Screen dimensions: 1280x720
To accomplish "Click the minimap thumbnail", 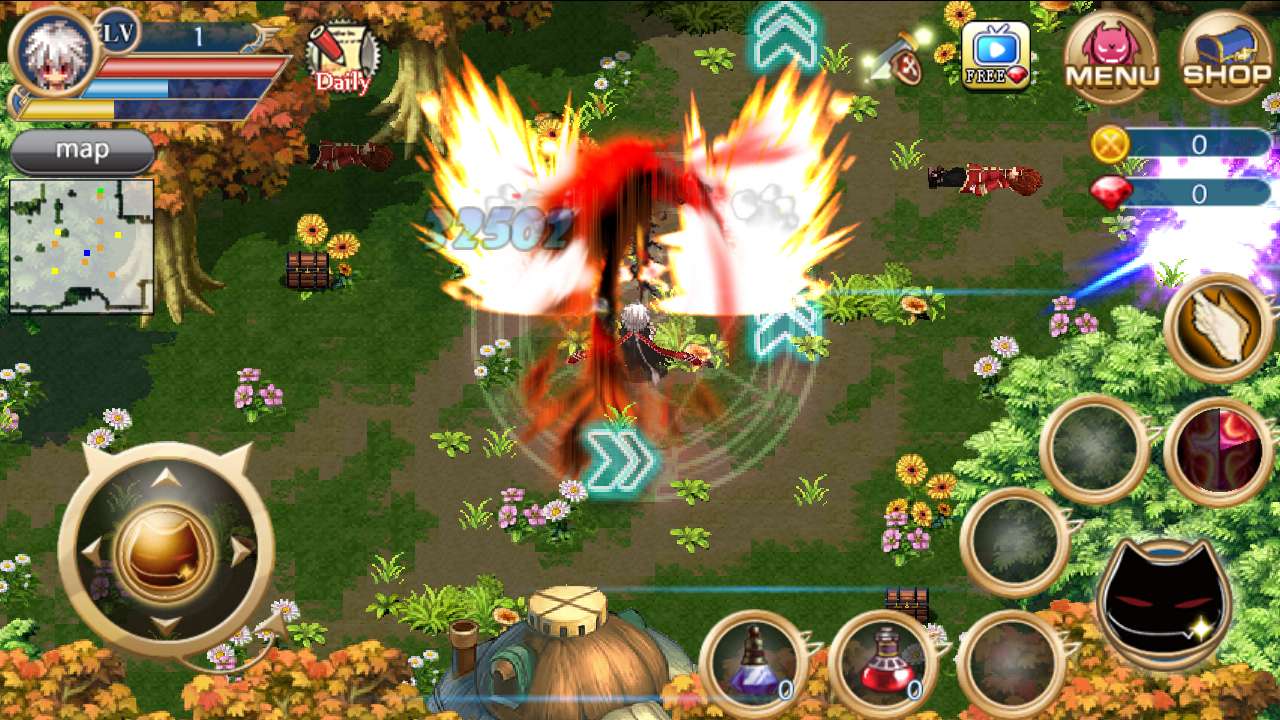I will coord(82,246).
